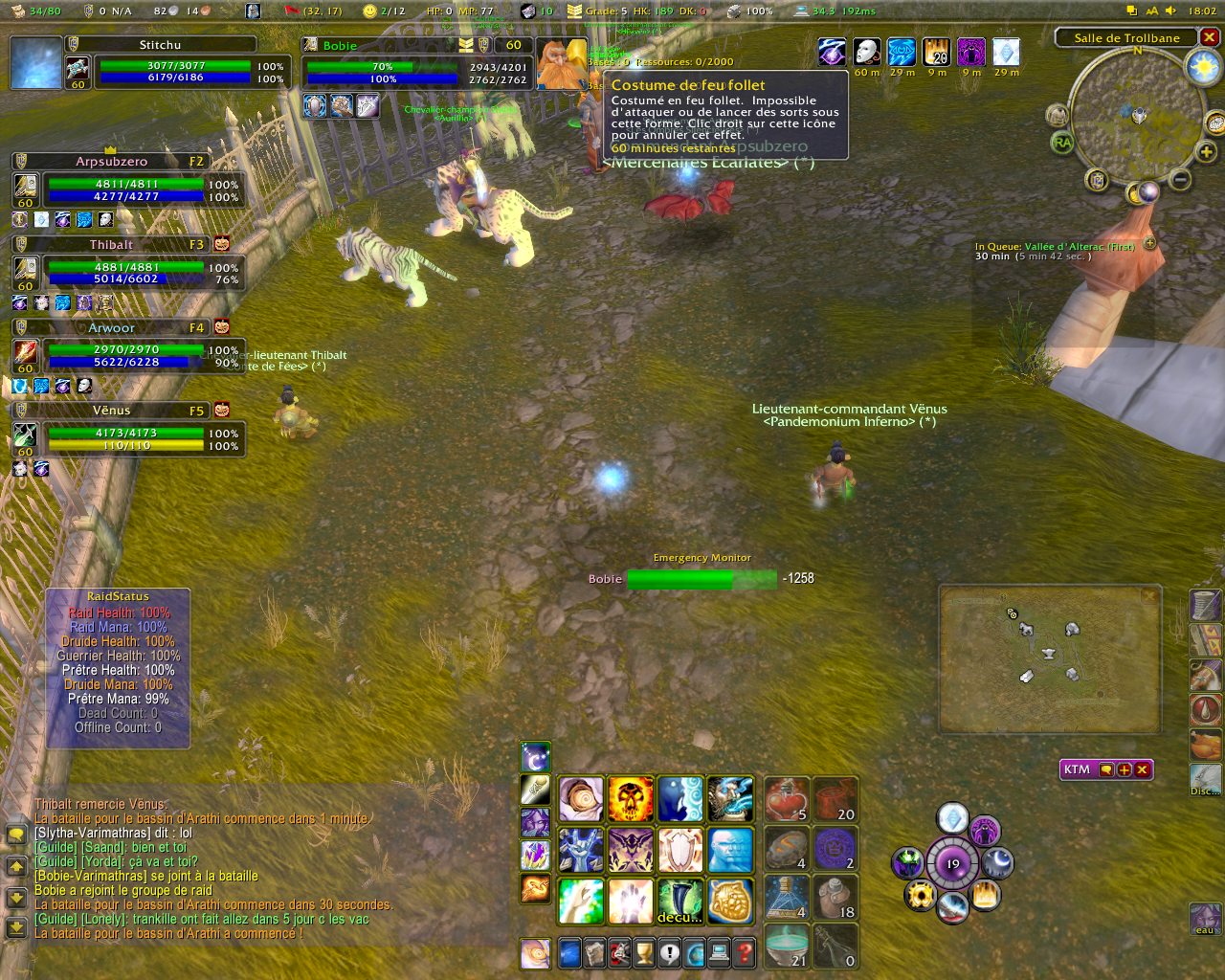The width and height of the screenshot is (1225, 980).
Task: Select Vënus's party frame
Action: (112, 411)
